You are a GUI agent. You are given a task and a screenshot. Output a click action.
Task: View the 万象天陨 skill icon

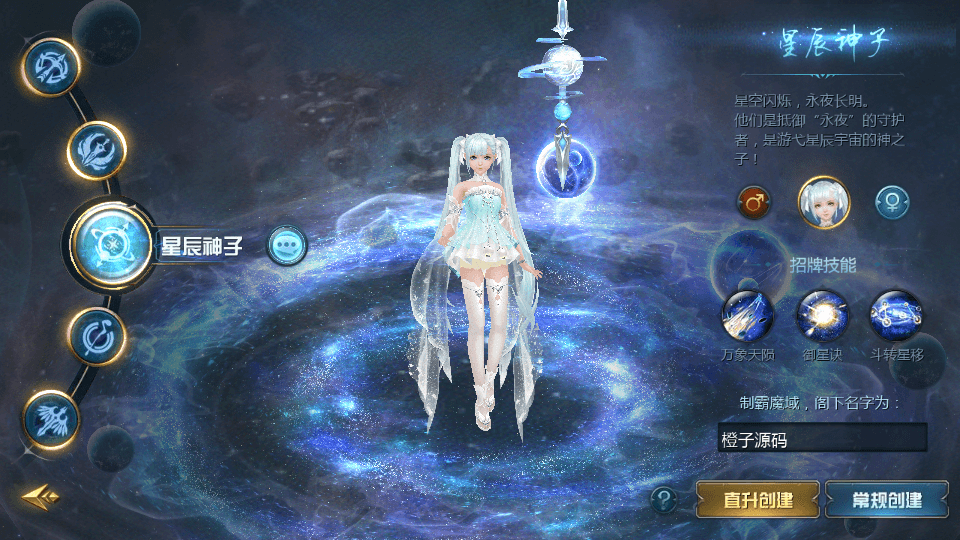[x=747, y=317]
